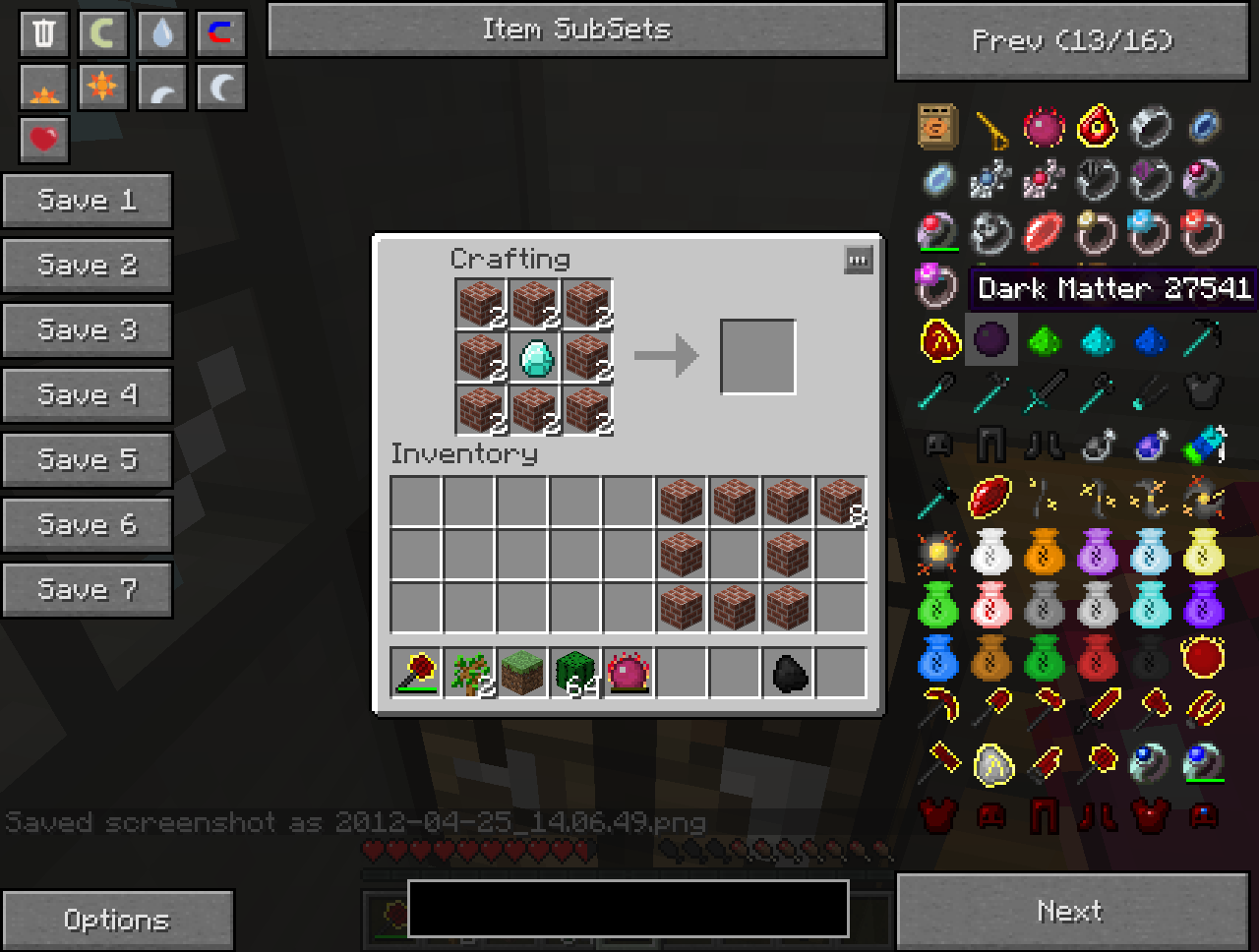The image size is (1259, 952).
Task: Click the empty crafting output slot
Action: coord(757,356)
